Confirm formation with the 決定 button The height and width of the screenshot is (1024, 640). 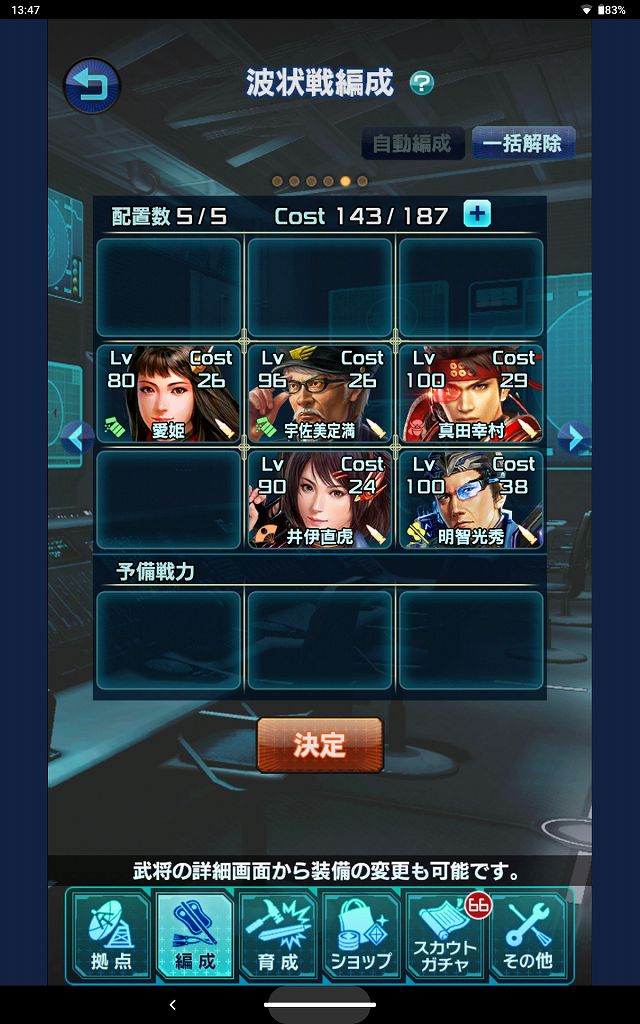pyautogui.click(x=320, y=745)
